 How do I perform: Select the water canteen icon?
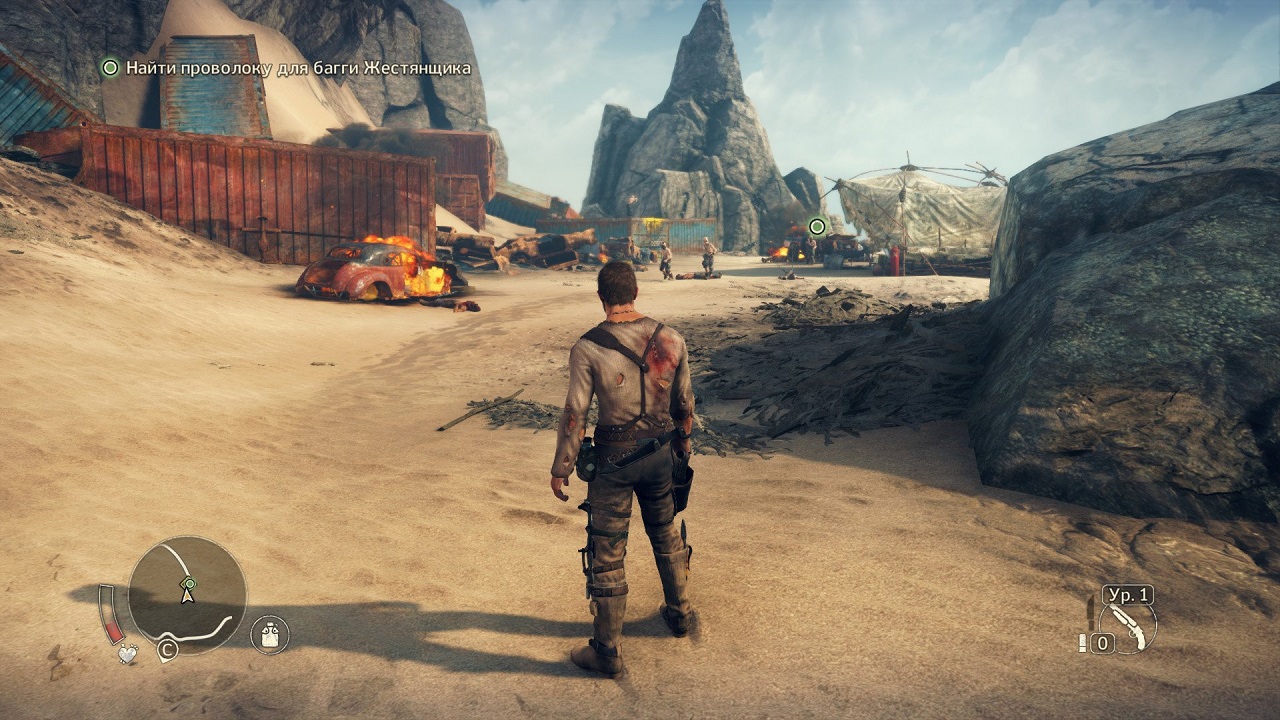tap(269, 634)
